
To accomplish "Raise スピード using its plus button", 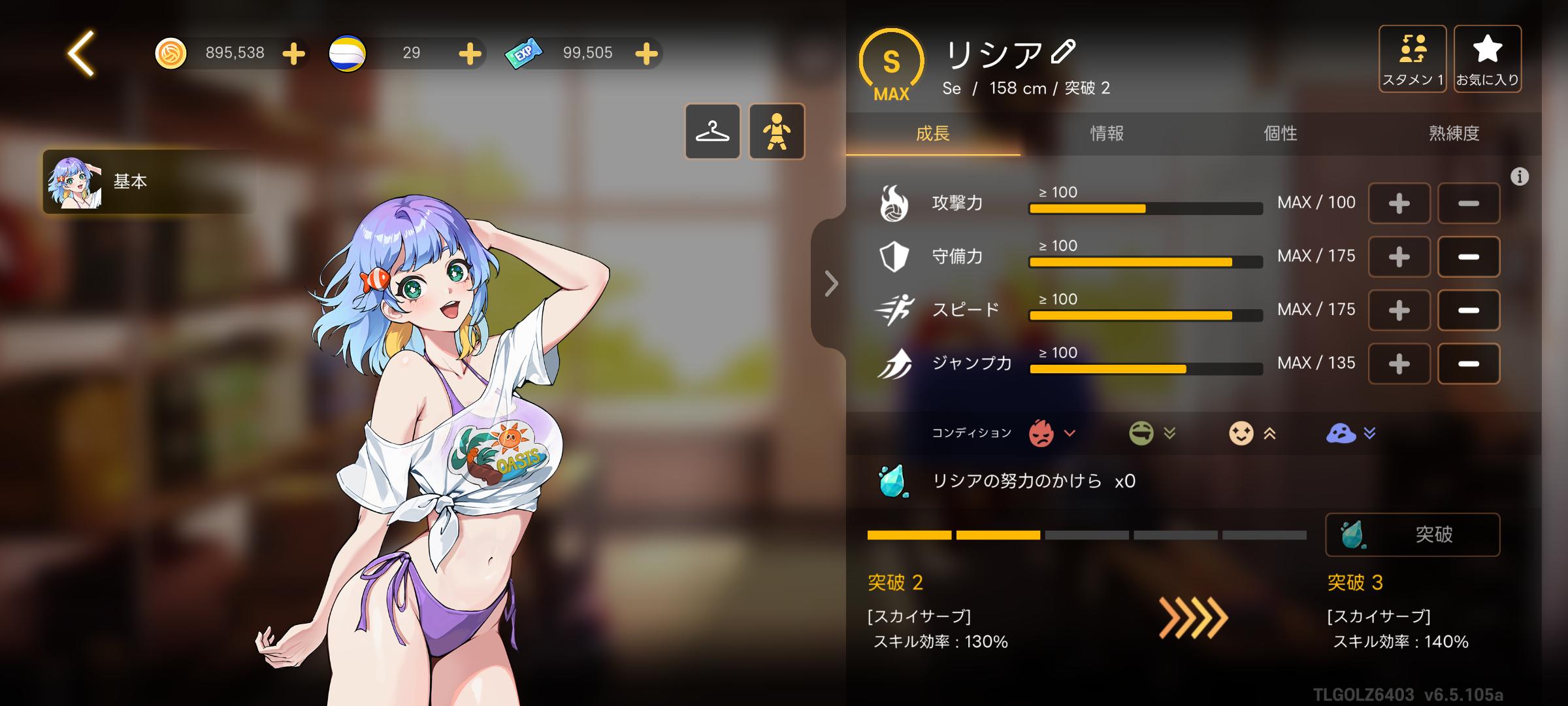I will (1399, 311).
